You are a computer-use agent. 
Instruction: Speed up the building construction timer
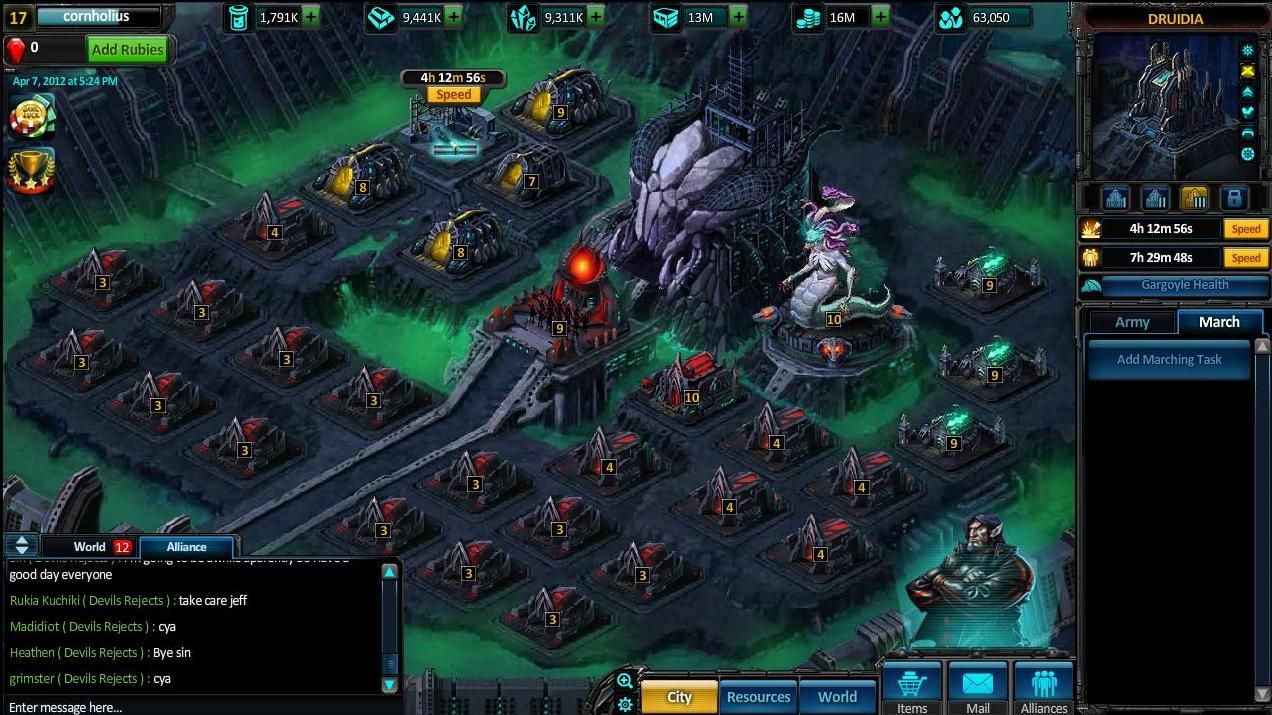click(1245, 229)
